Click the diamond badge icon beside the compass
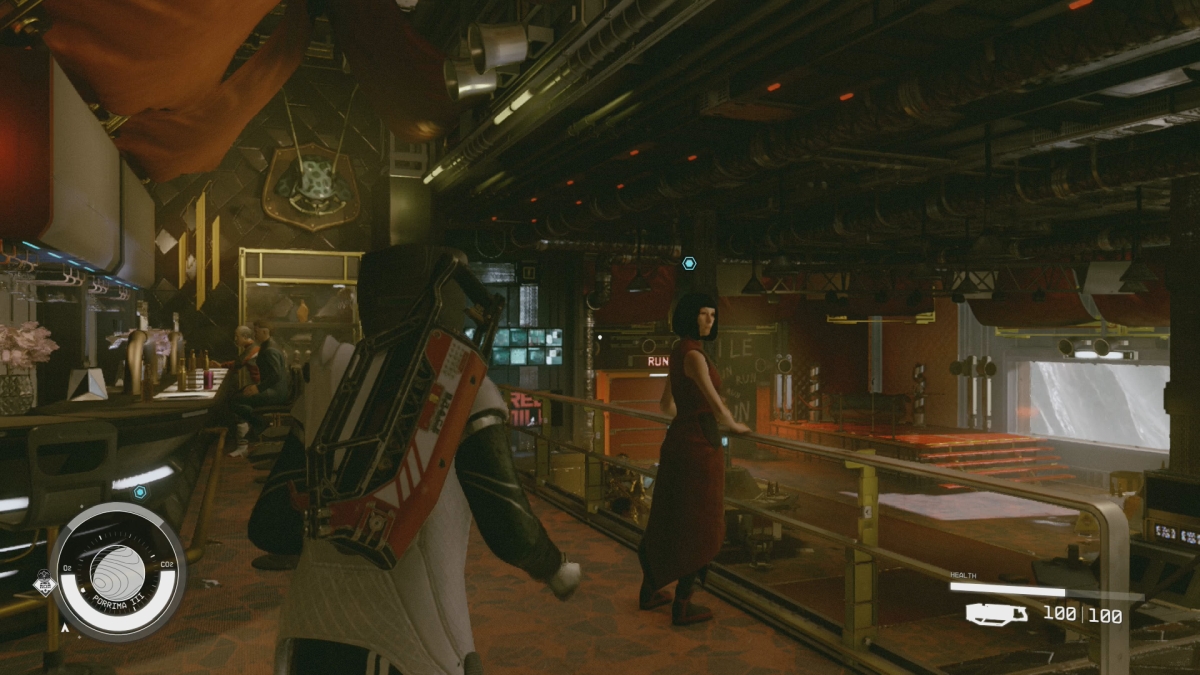Image resolution: width=1200 pixels, height=675 pixels. tap(44, 583)
